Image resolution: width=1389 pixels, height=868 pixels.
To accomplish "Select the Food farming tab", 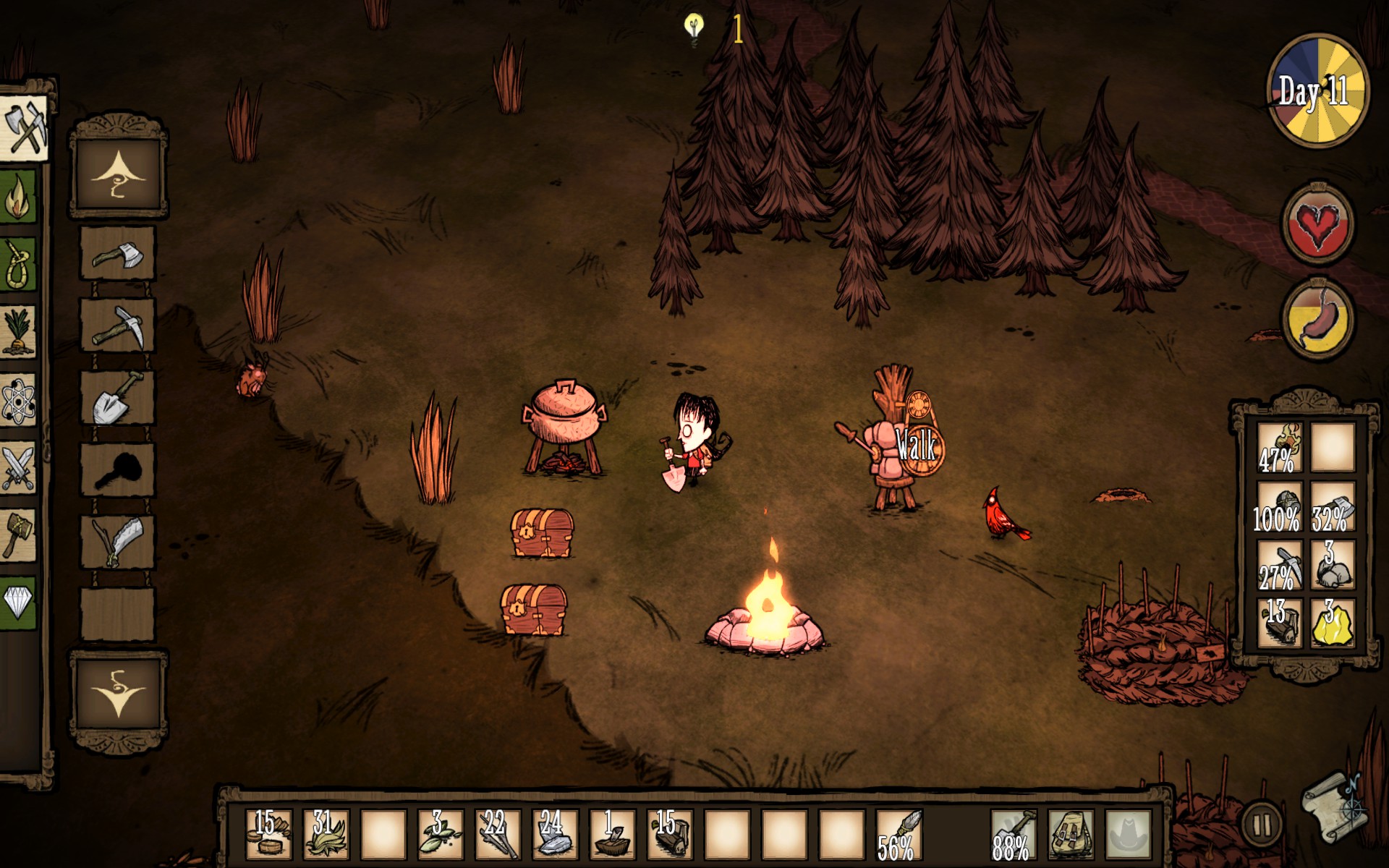I will (19, 331).
